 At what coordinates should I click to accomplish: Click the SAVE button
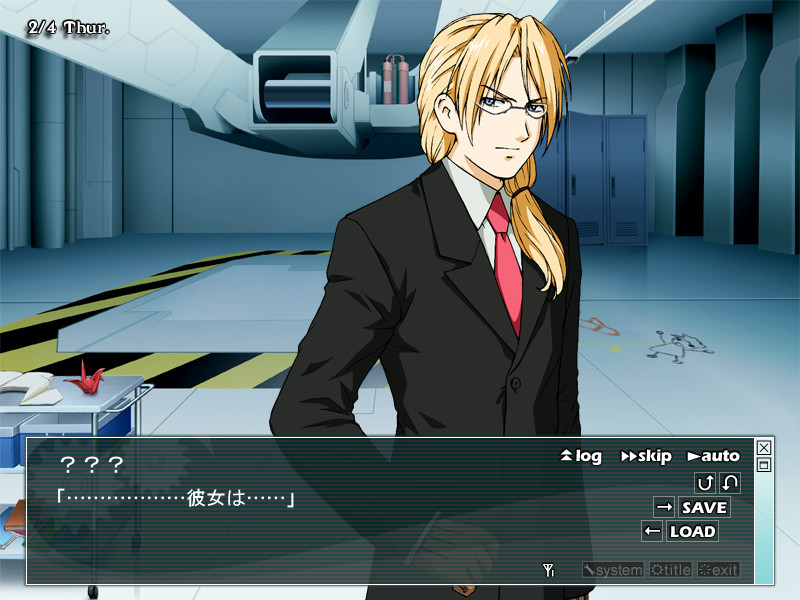[704, 507]
